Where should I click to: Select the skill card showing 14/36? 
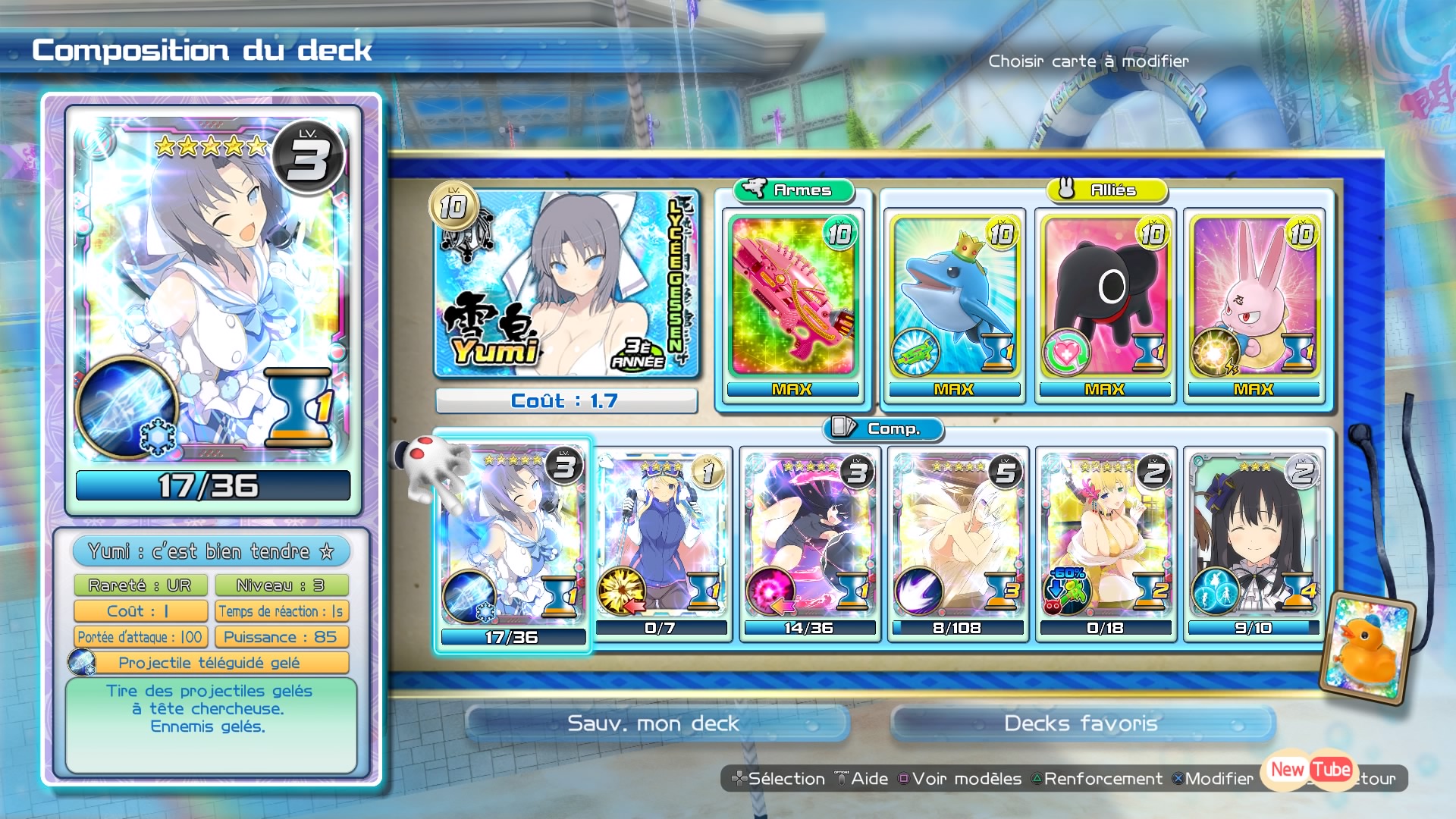coord(809,543)
